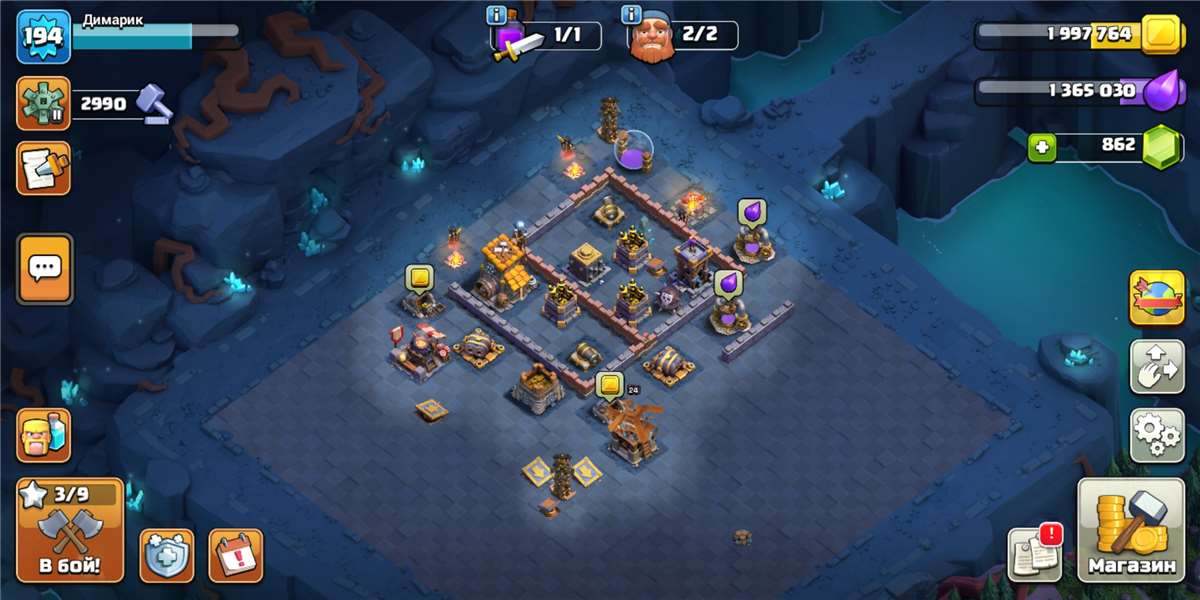
Task: Open the calendar events button
Action: tap(235, 555)
